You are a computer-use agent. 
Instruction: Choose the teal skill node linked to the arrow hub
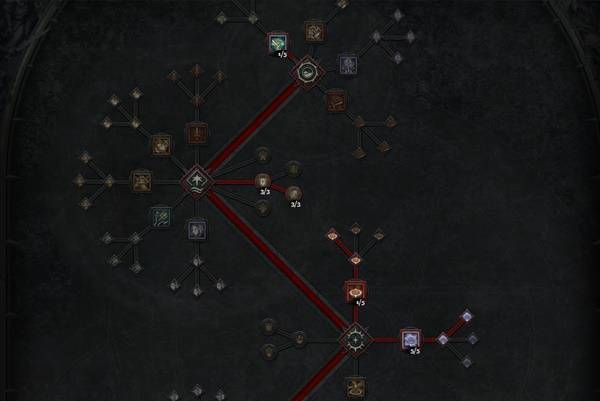(160, 214)
